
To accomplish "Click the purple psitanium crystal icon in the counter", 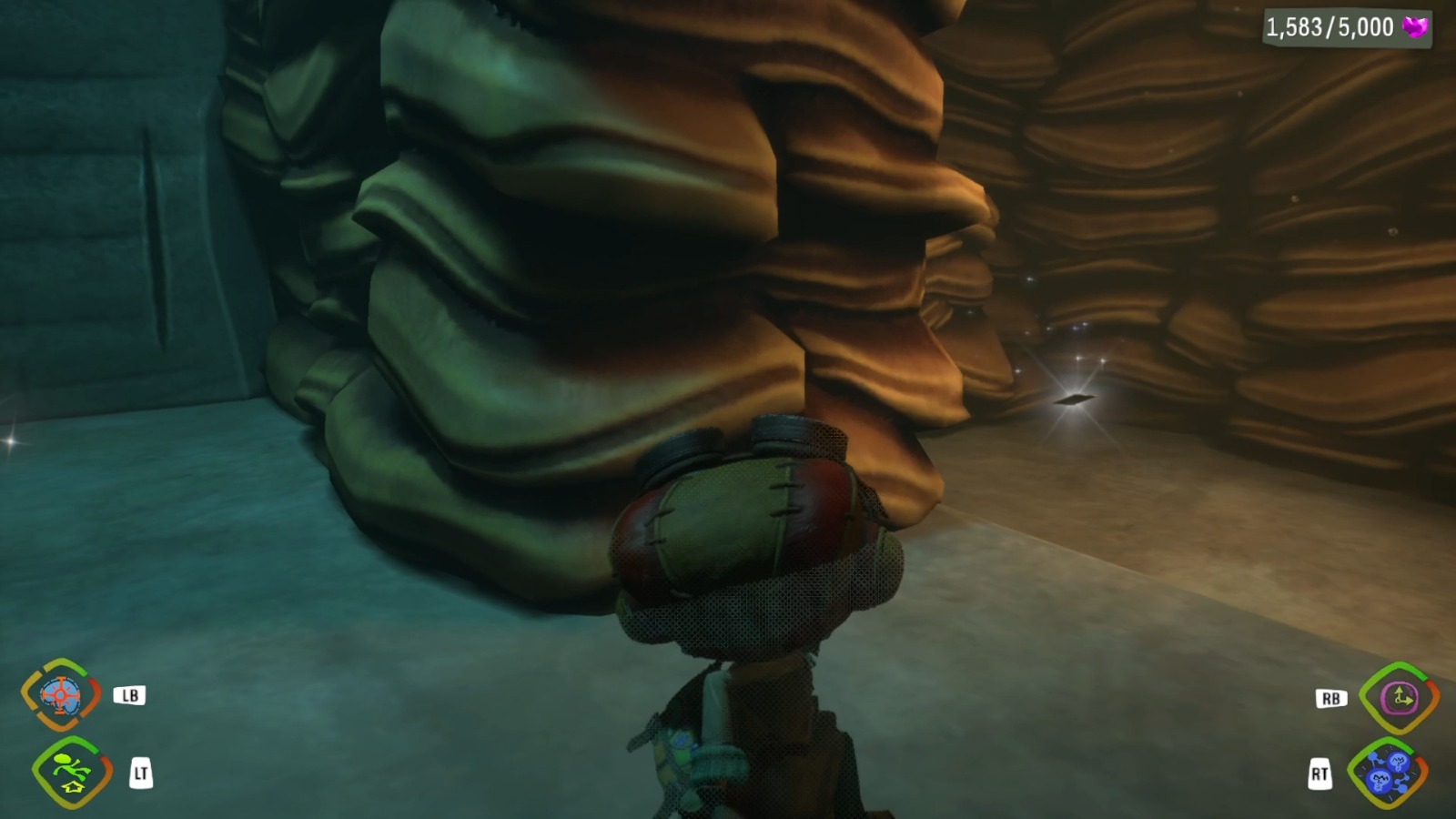I will pyautogui.click(x=1412, y=26).
